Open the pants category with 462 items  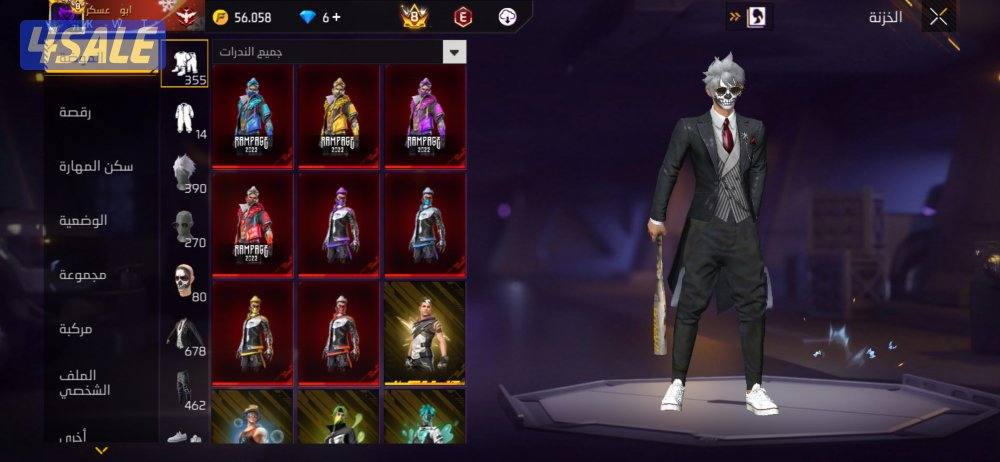(185, 390)
